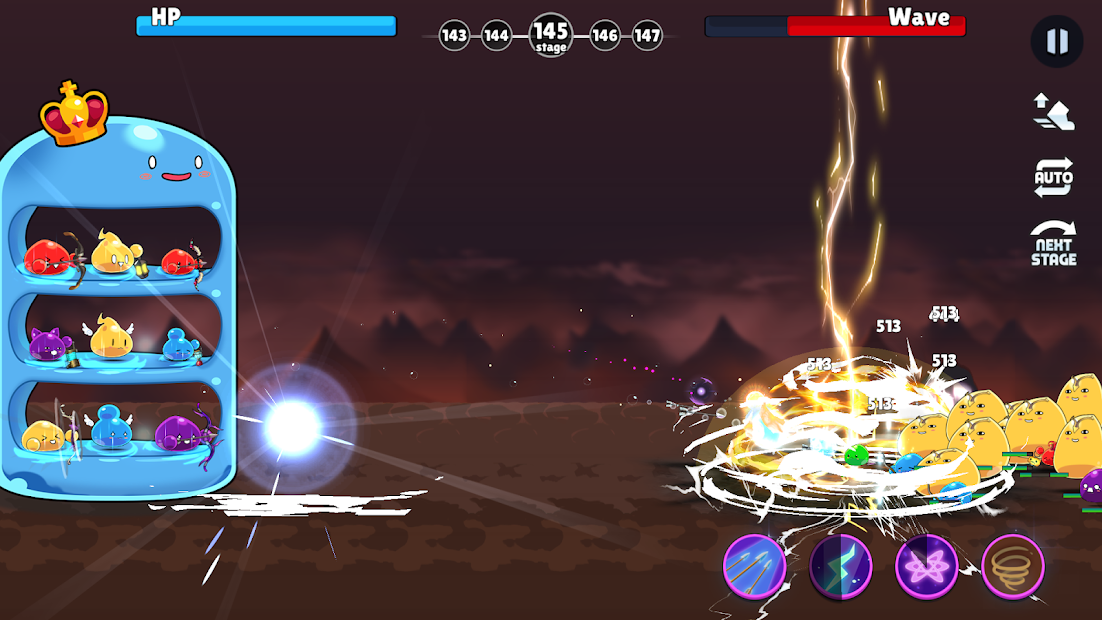
Task: Tap the upgrade arrows icon
Action: click(1053, 111)
